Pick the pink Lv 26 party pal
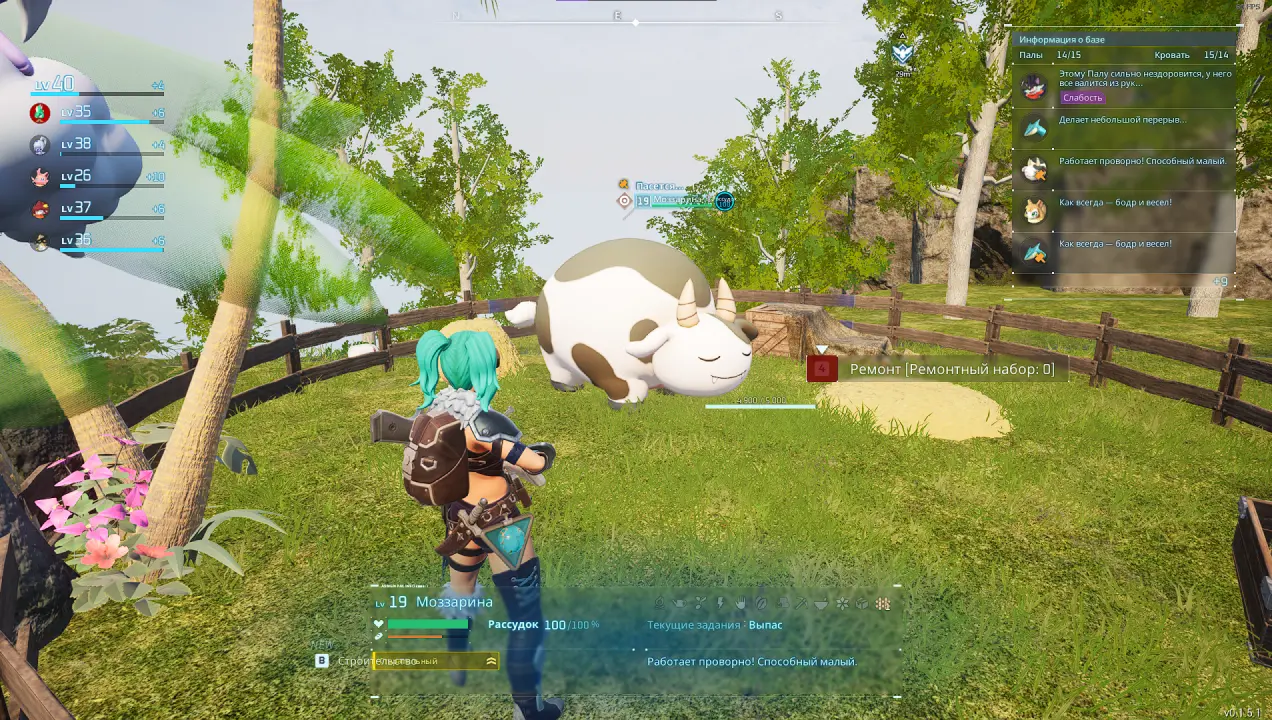Screen dimensions: 1272x720 (x=40, y=177)
